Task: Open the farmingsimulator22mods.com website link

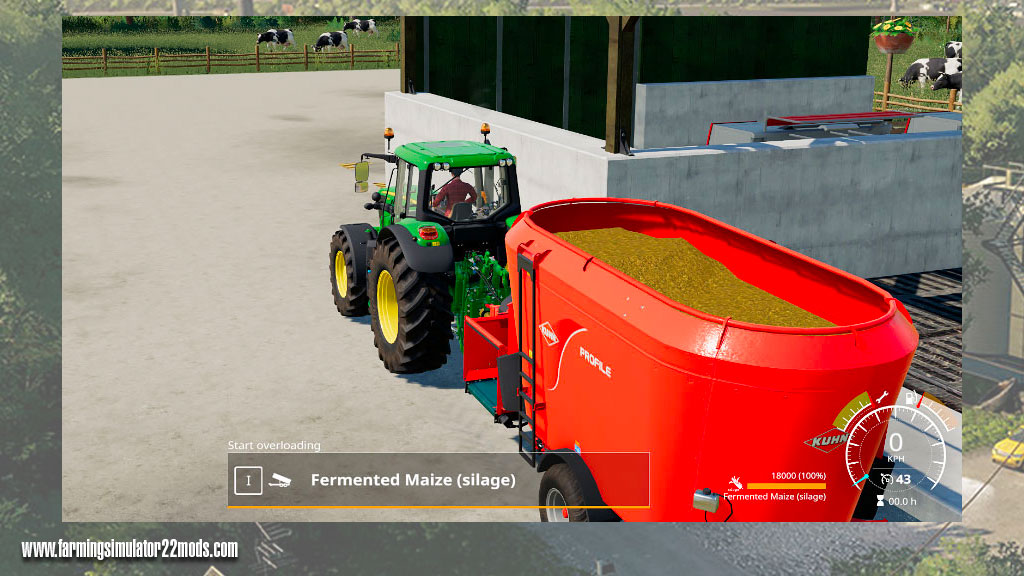Action: (x=130, y=549)
